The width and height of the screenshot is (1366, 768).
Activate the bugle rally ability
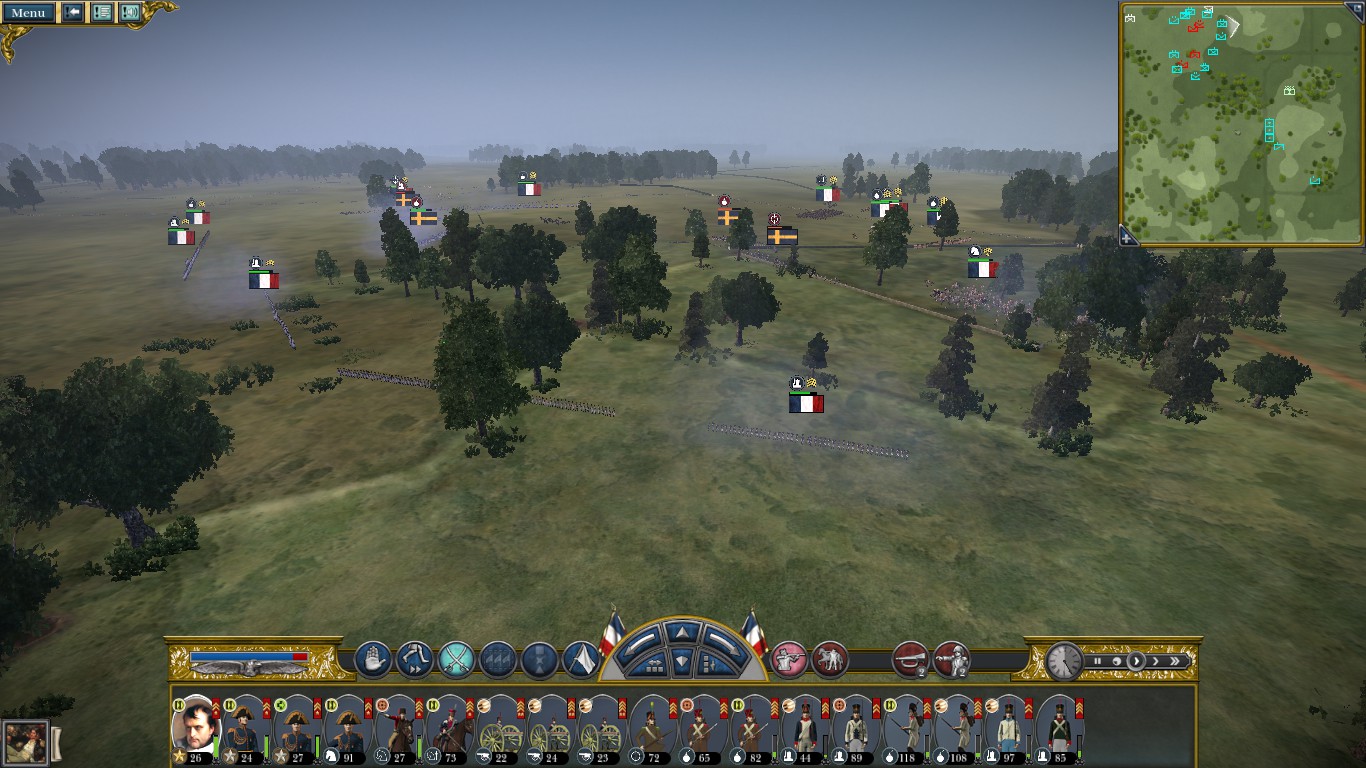(x=909, y=660)
